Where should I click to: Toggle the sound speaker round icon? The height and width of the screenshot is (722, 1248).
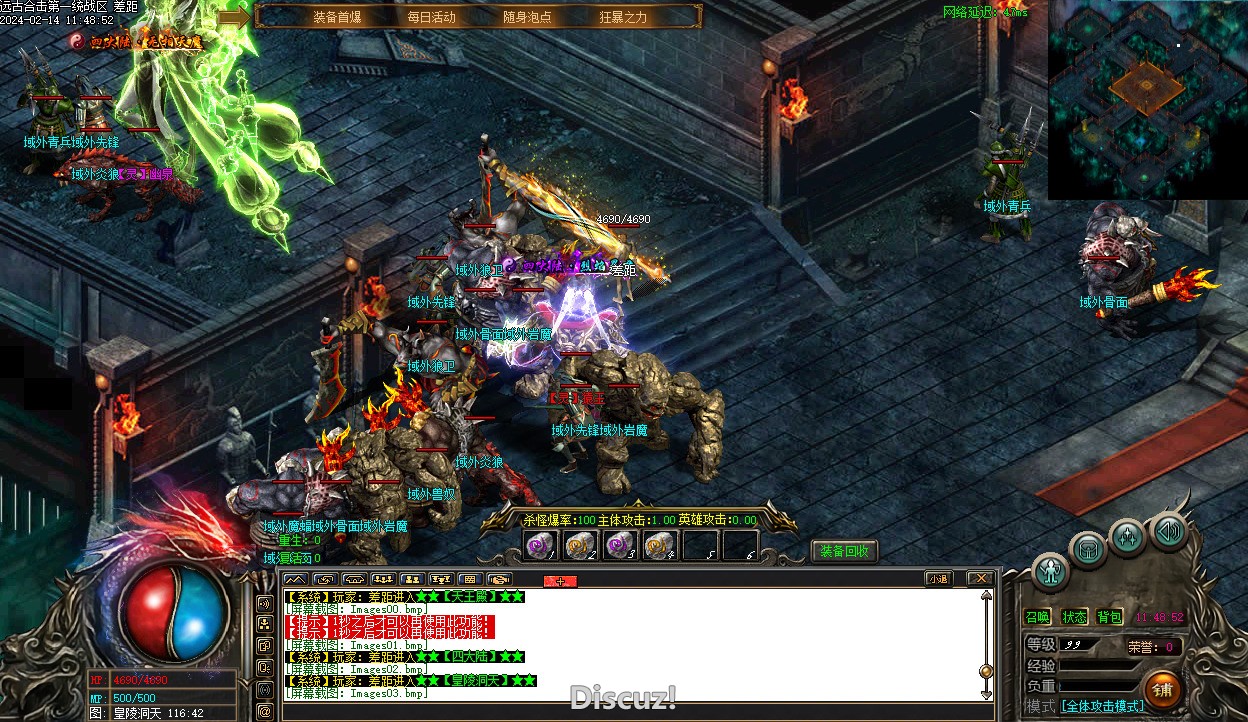point(1168,530)
